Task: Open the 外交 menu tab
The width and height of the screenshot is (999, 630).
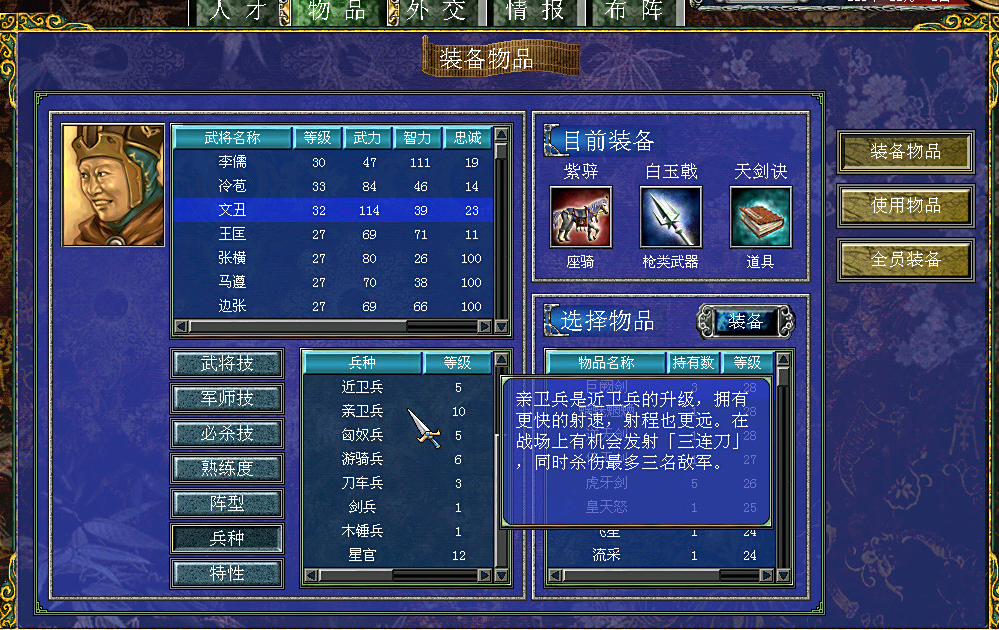Action: [x=436, y=12]
